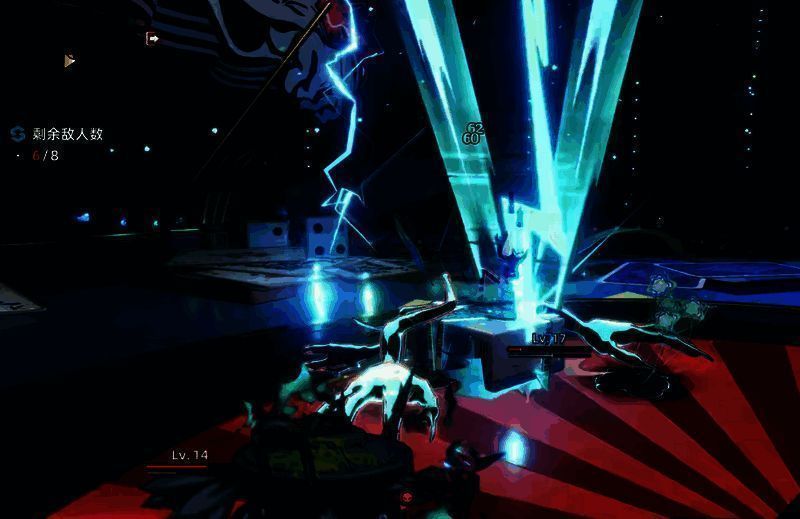Click the tan triangular arrow marker
This screenshot has width=800, height=519.
[69, 61]
